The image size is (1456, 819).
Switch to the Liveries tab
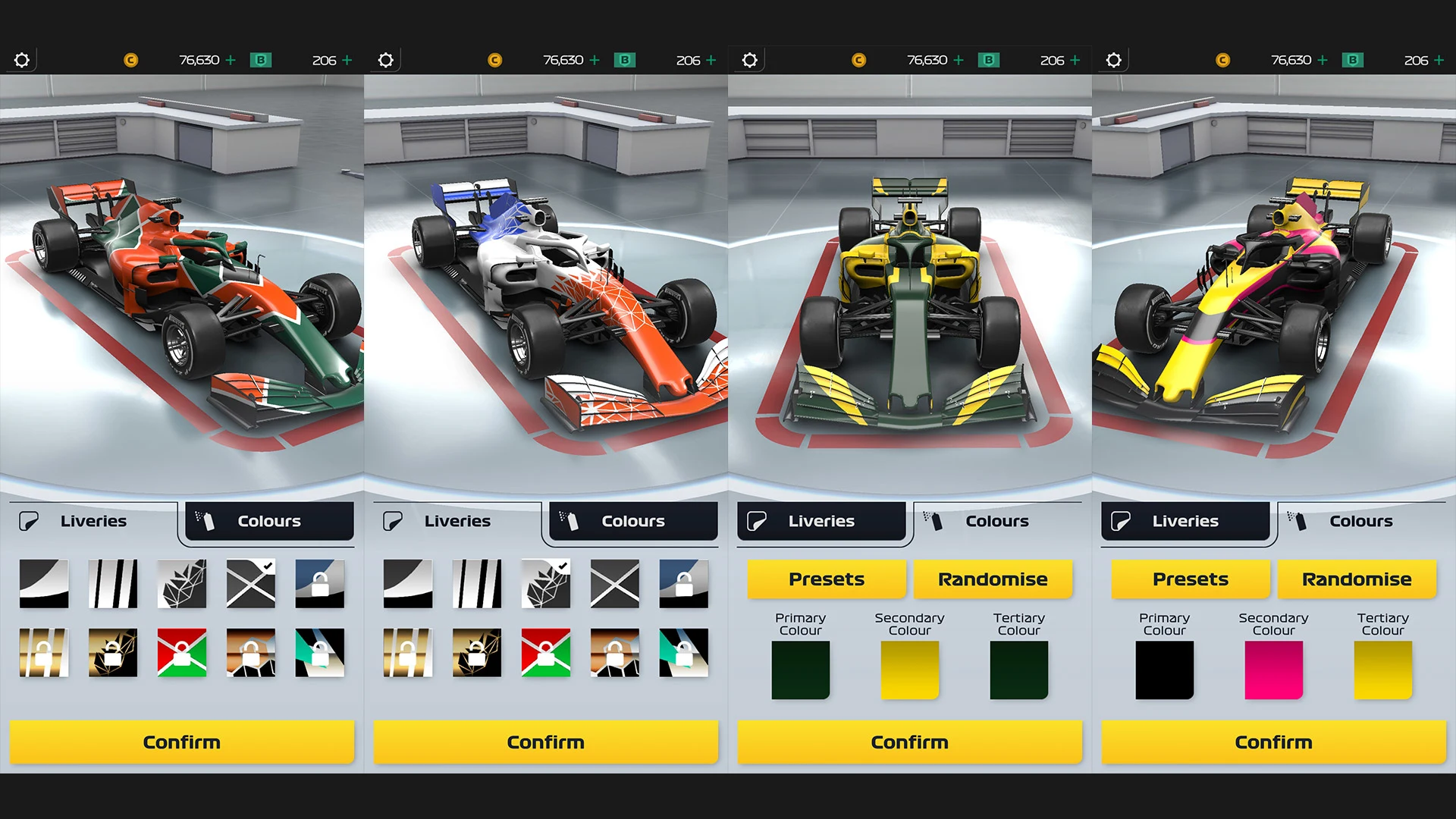tap(824, 521)
